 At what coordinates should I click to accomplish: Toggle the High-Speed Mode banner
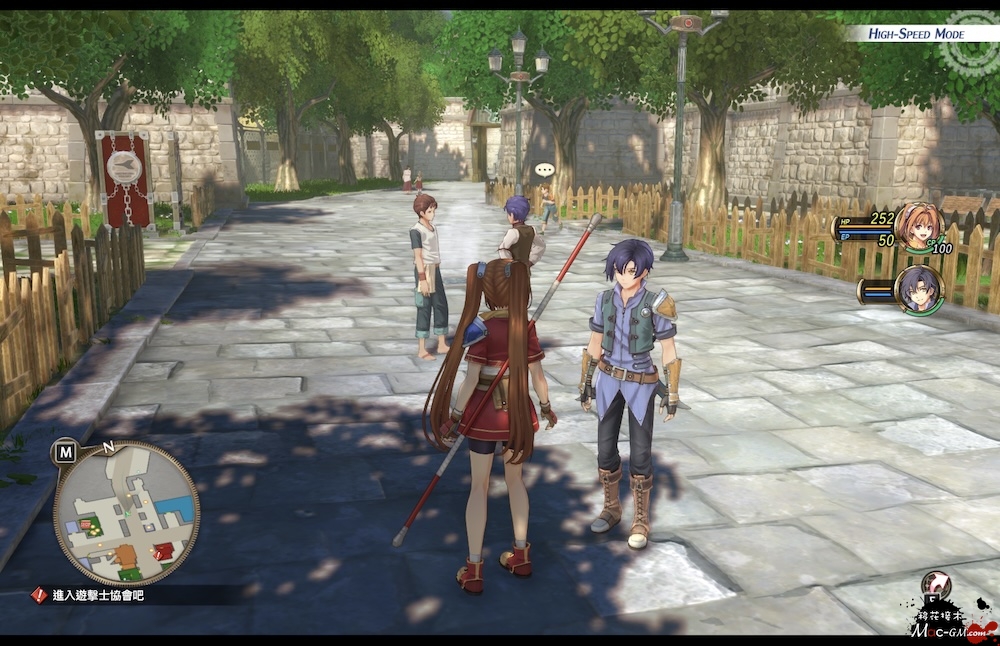coord(914,34)
